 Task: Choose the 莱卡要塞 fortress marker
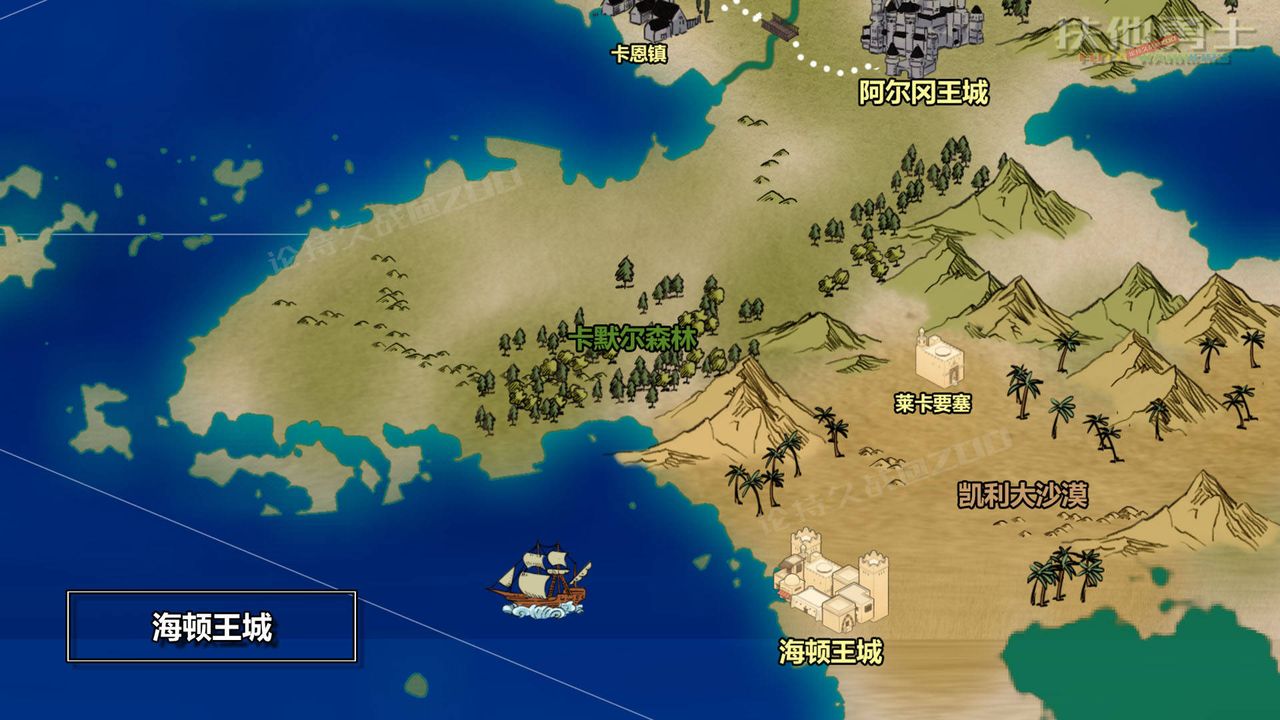pos(939,359)
